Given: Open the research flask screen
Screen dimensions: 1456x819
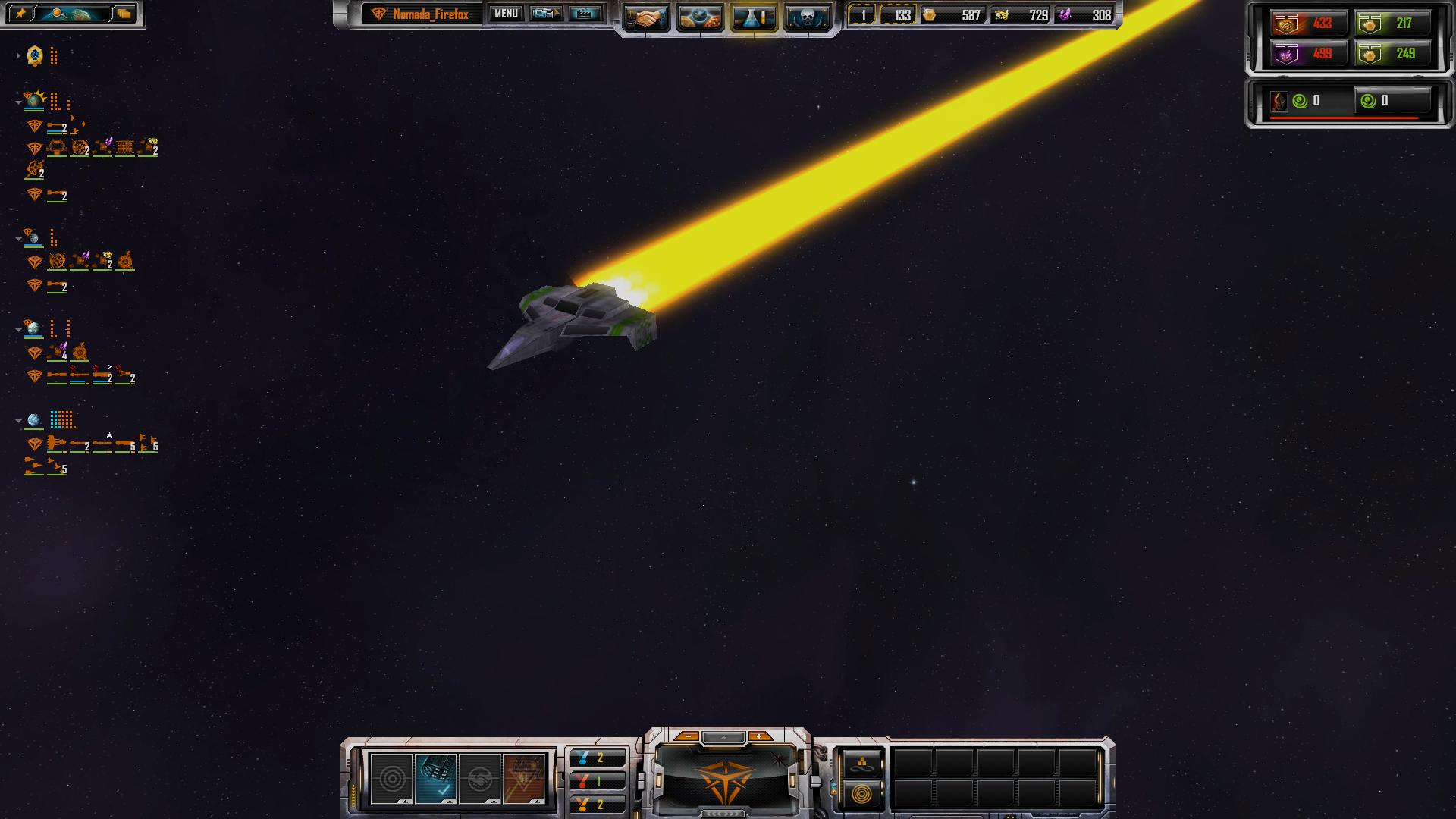Looking at the screenshot, I should pyautogui.click(x=753, y=17).
